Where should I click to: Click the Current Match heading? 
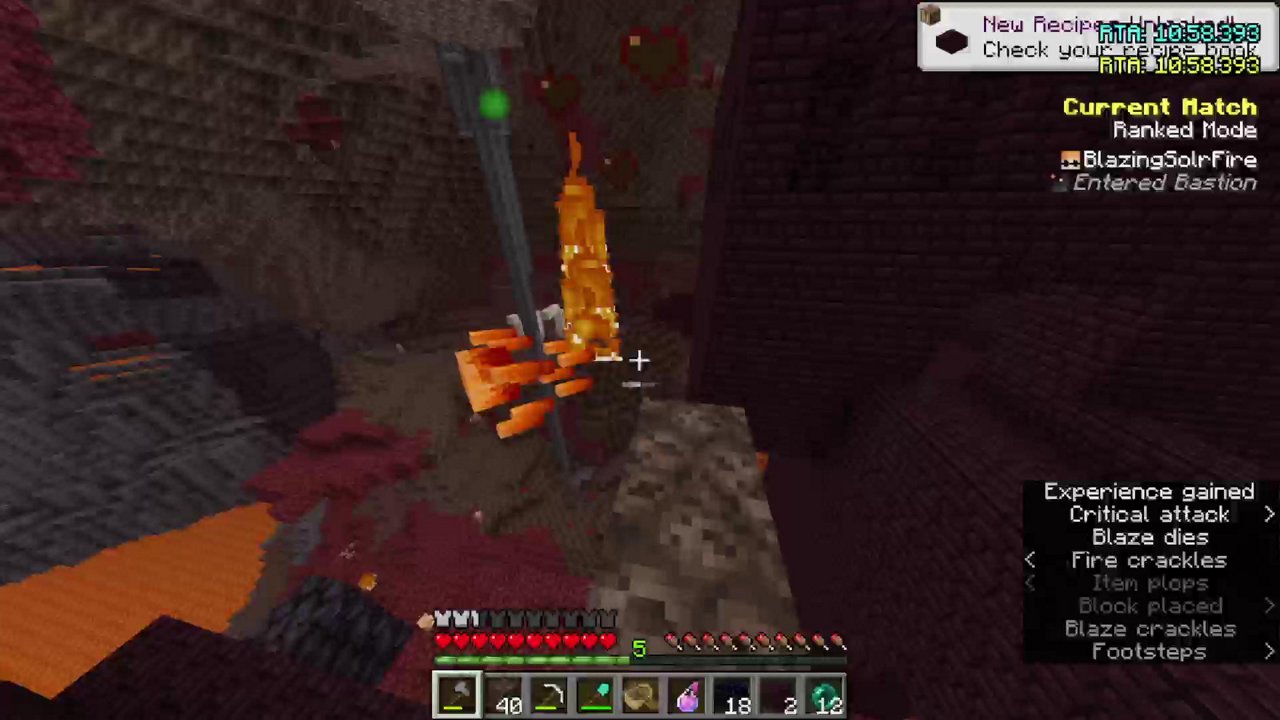coord(1159,107)
